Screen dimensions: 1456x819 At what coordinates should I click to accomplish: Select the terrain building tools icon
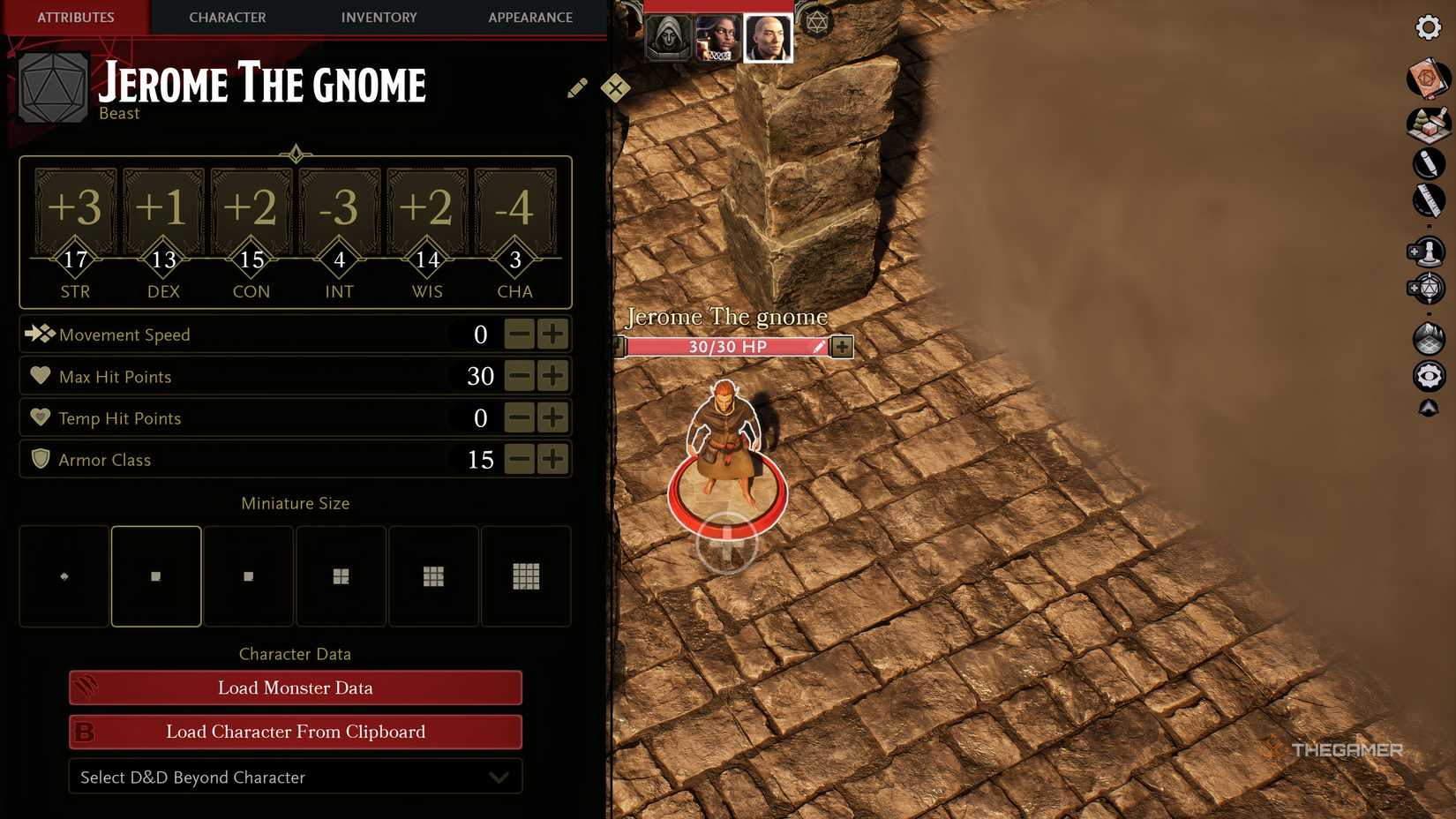pyautogui.click(x=1428, y=124)
